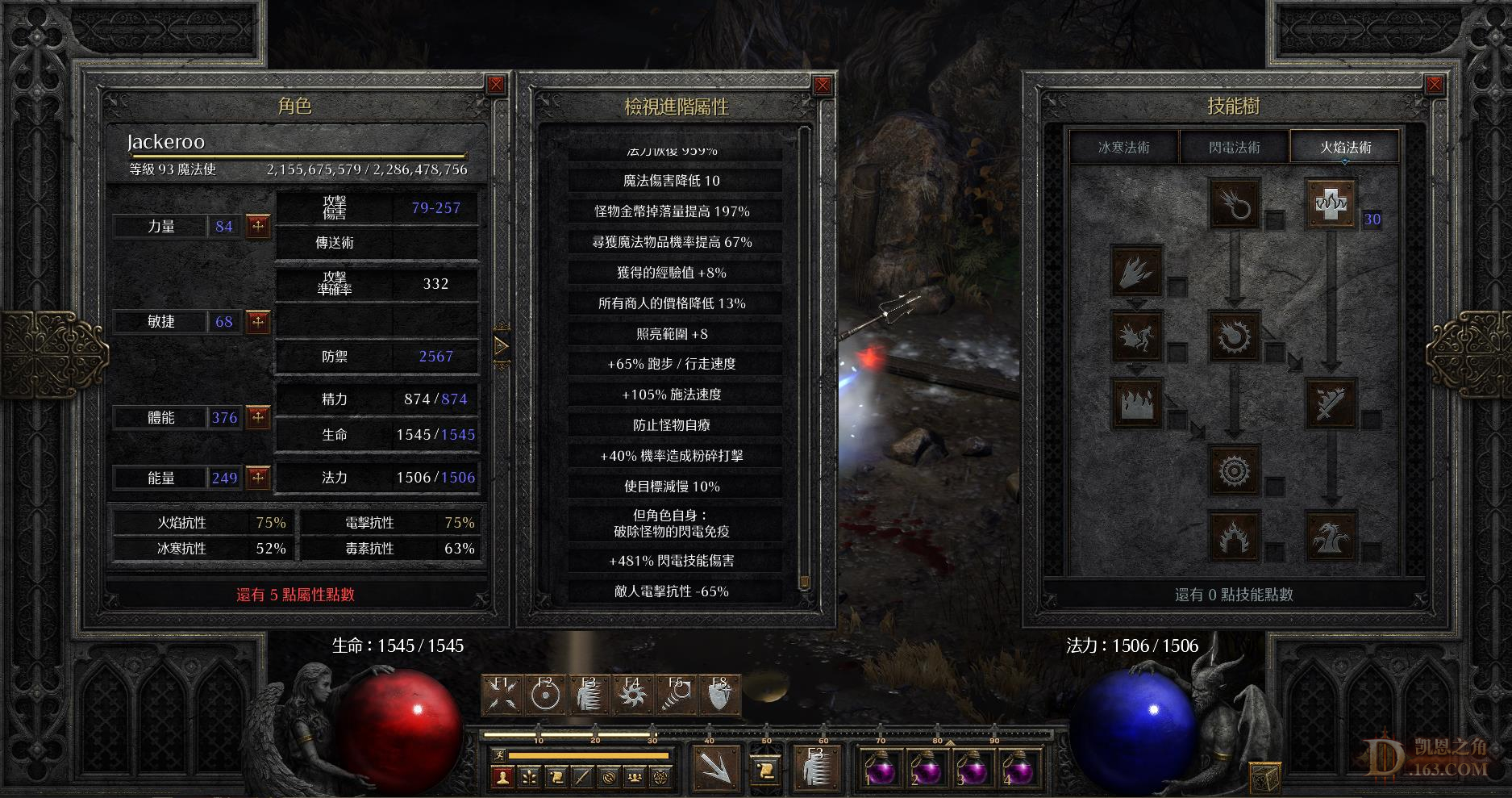Choose the Fire Bolt skill icon
Screen dimensions: 1512x798
click(1234, 203)
